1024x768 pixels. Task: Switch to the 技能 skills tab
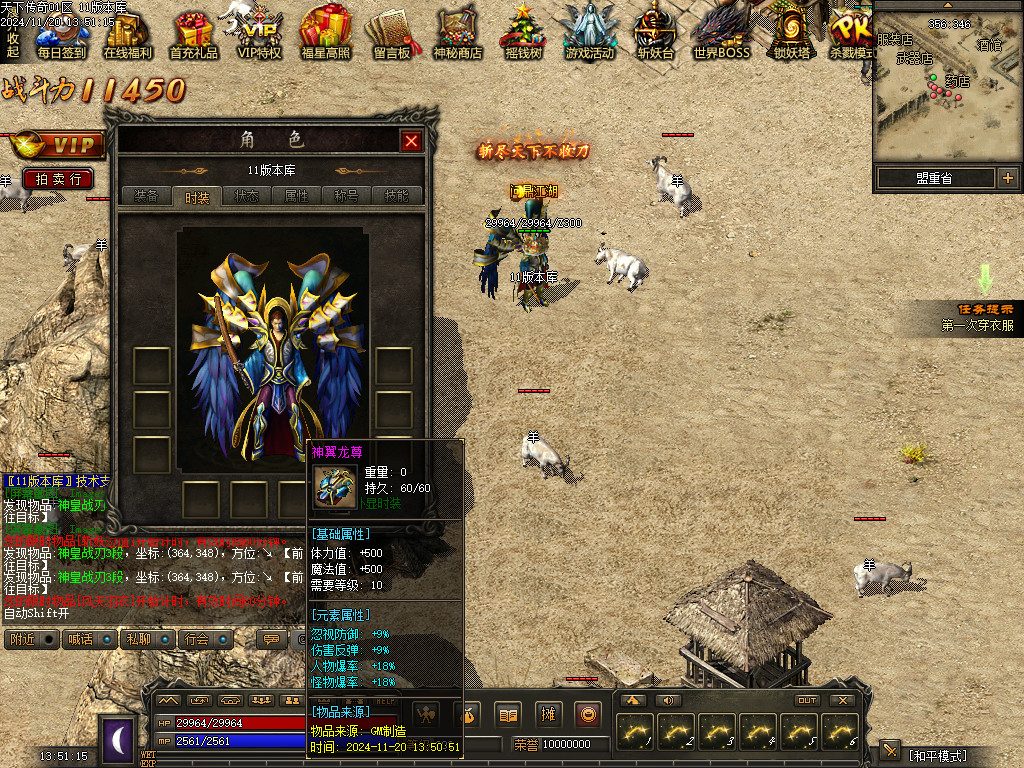click(397, 196)
